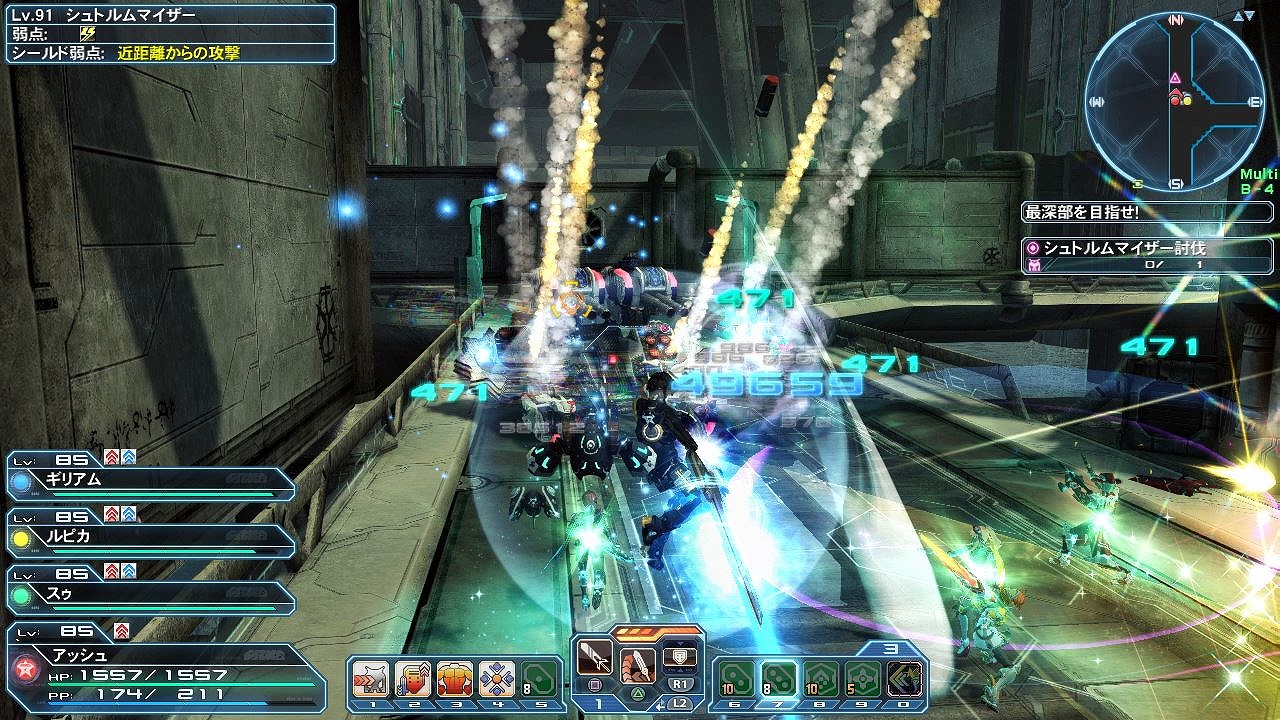Select party member スゥ
The width and height of the screenshot is (1280, 720).
point(152,594)
